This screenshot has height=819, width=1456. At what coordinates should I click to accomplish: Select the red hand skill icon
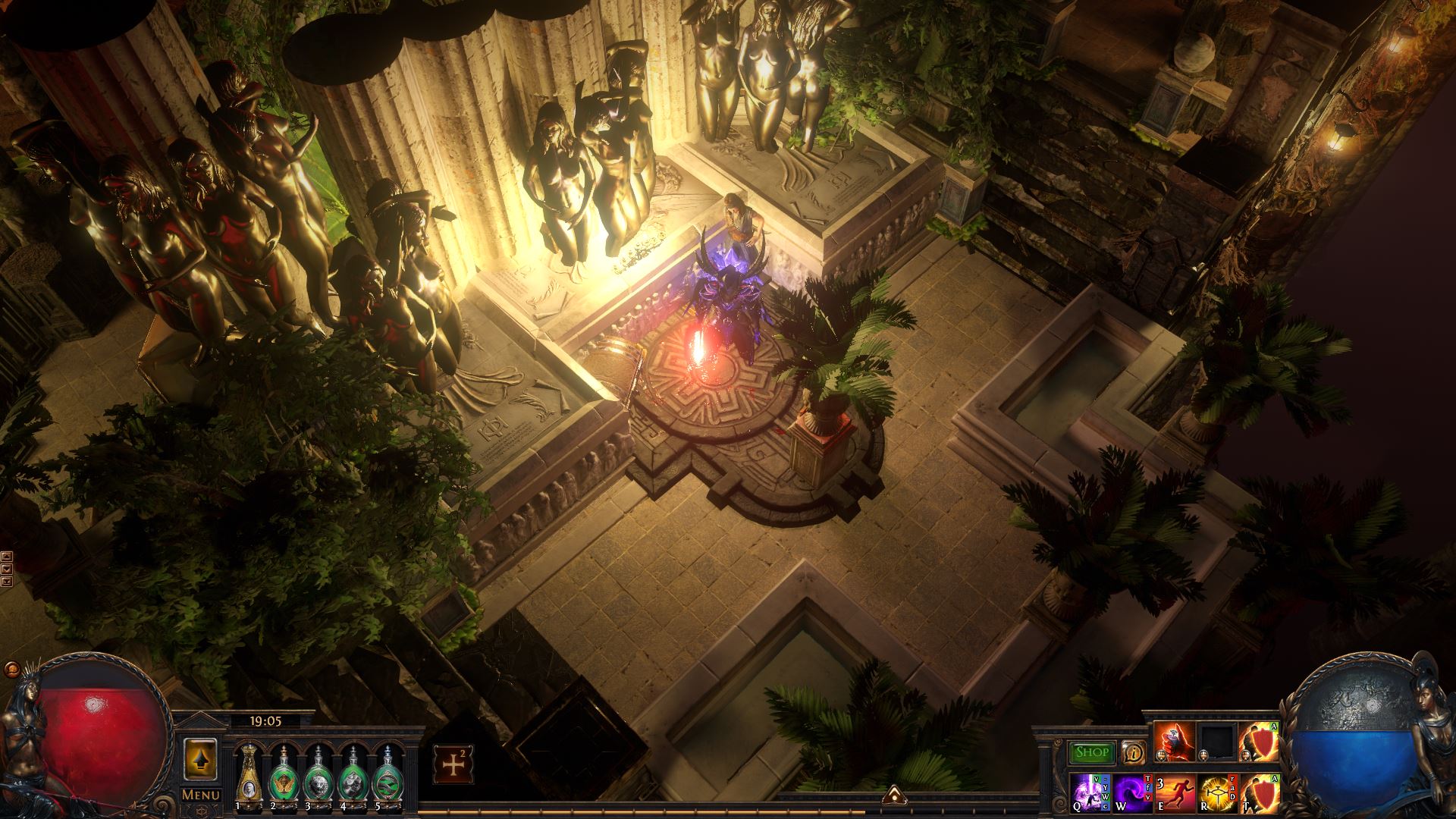pos(1174,742)
